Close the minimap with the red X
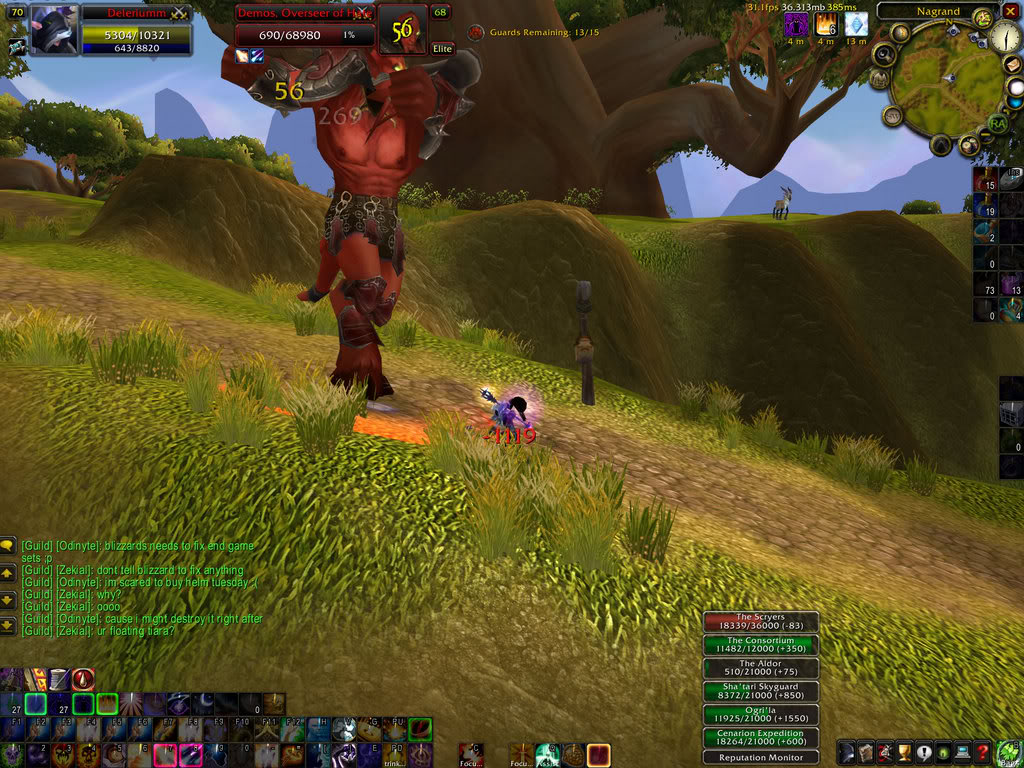1024x768 pixels. tap(1011, 11)
